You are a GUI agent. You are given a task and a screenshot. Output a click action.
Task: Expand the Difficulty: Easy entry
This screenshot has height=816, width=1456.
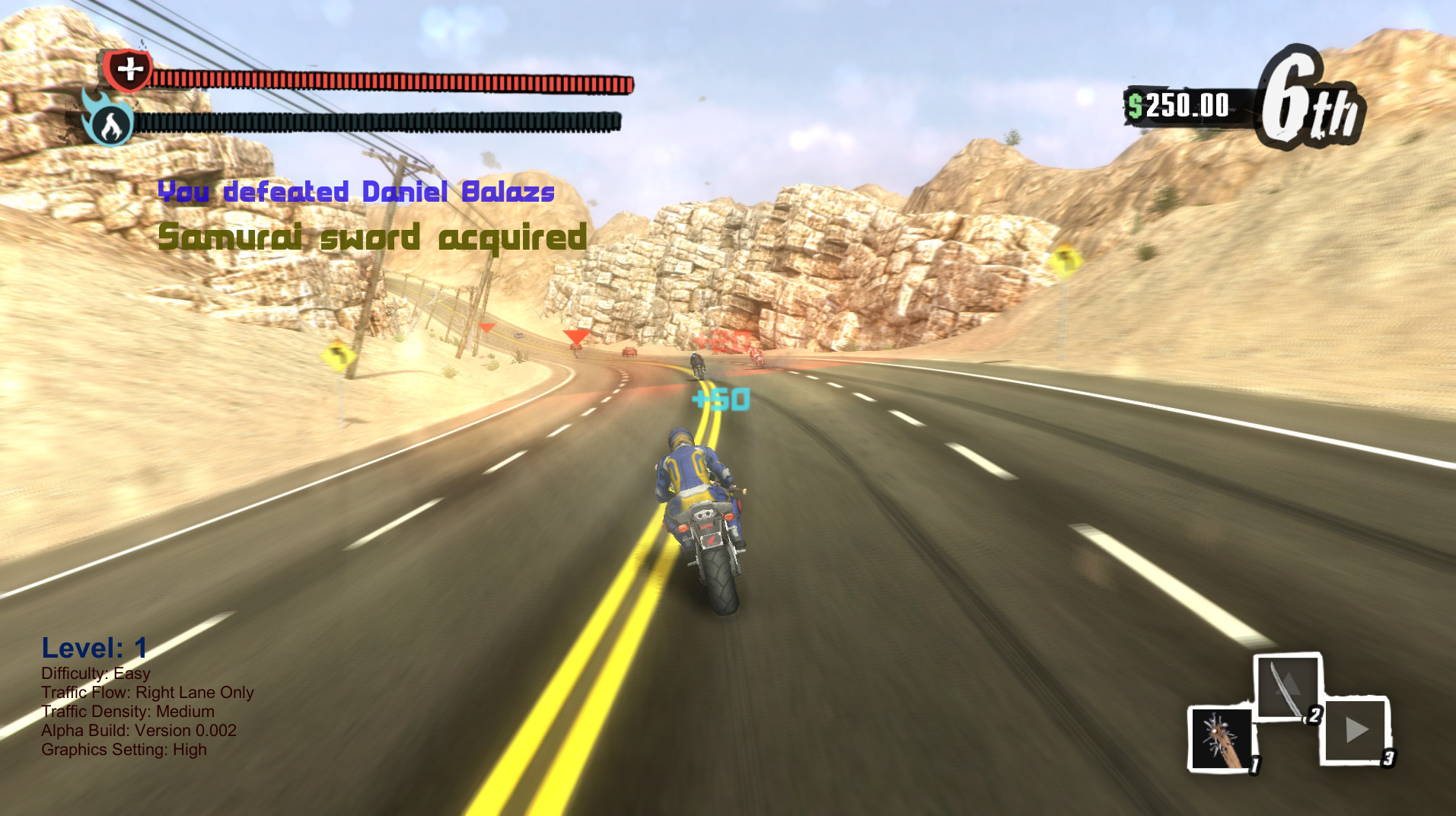(96, 673)
